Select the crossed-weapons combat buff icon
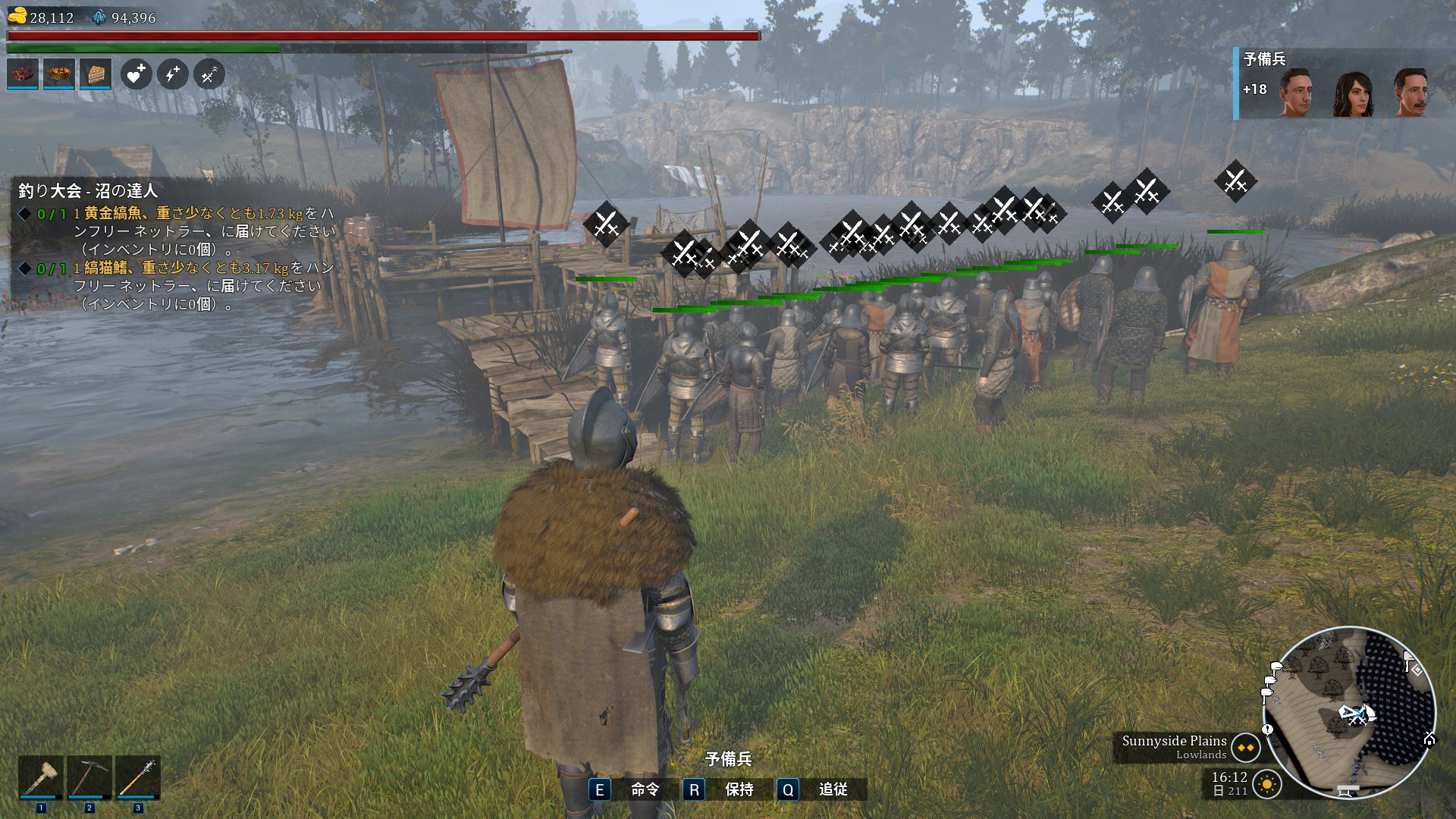Viewport: 1456px width, 819px height. coord(209,74)
